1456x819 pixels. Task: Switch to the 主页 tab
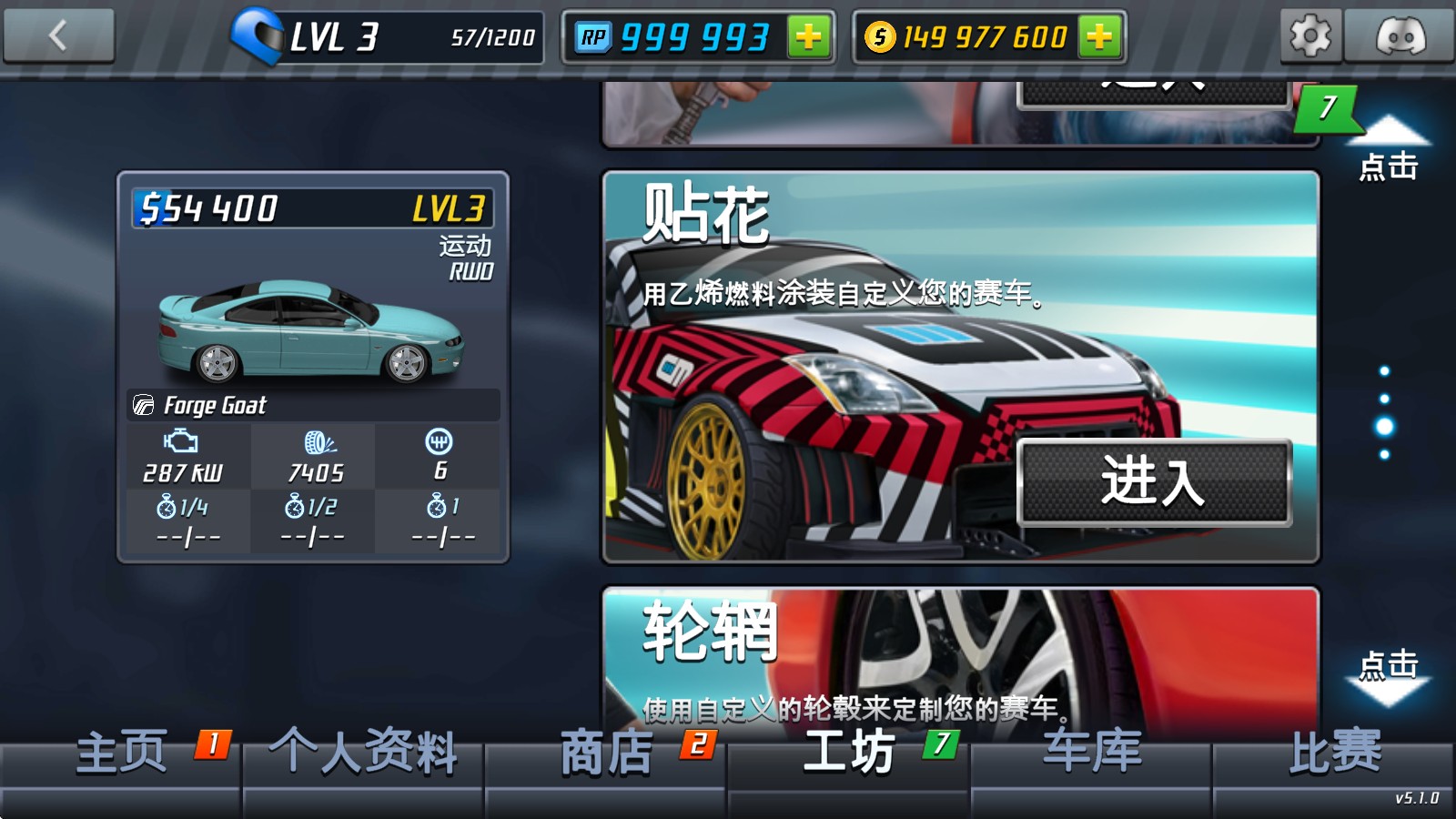pyautogui.click(x=123, y=753)
